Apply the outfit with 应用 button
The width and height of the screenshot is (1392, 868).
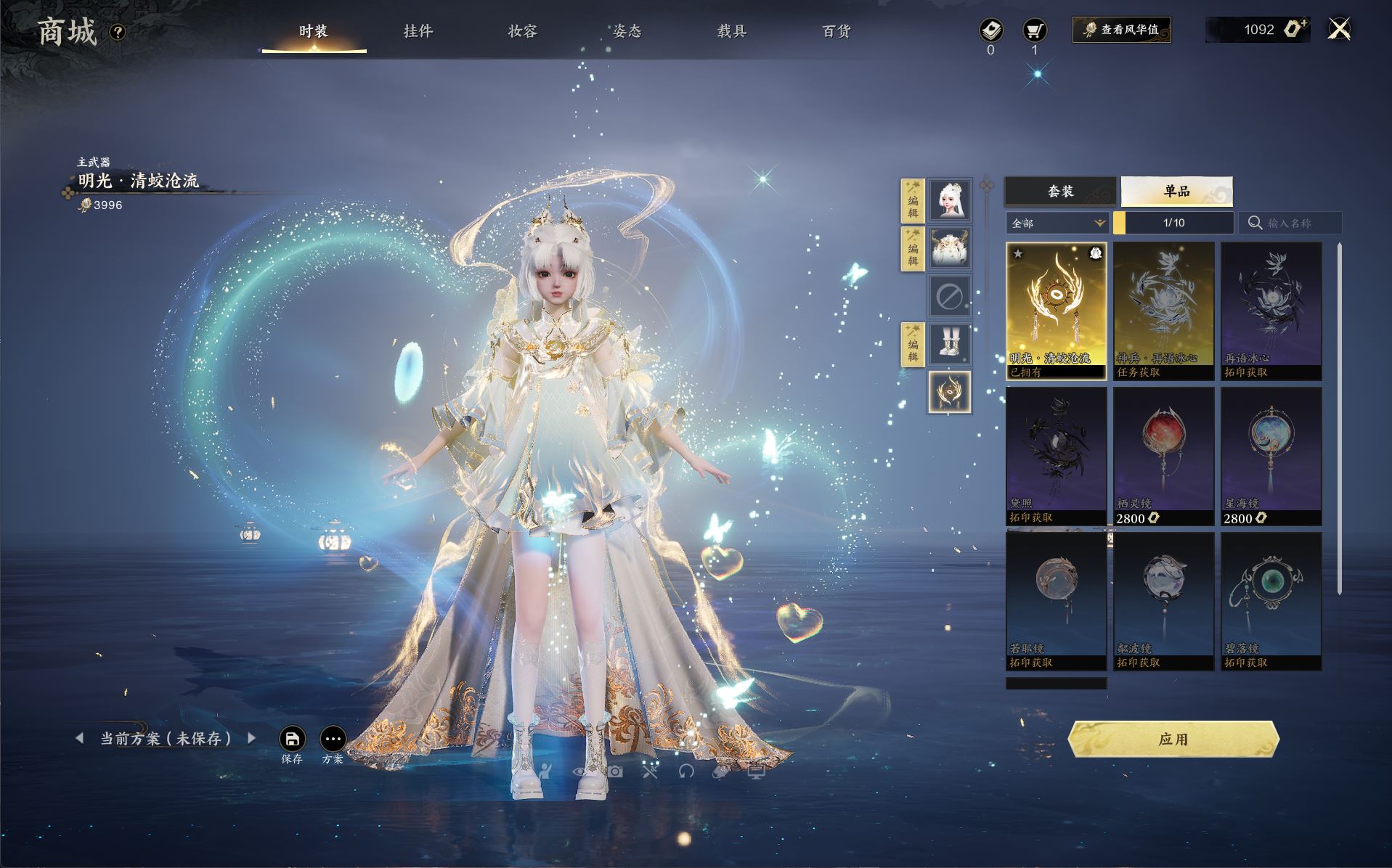click(1173, 739)
